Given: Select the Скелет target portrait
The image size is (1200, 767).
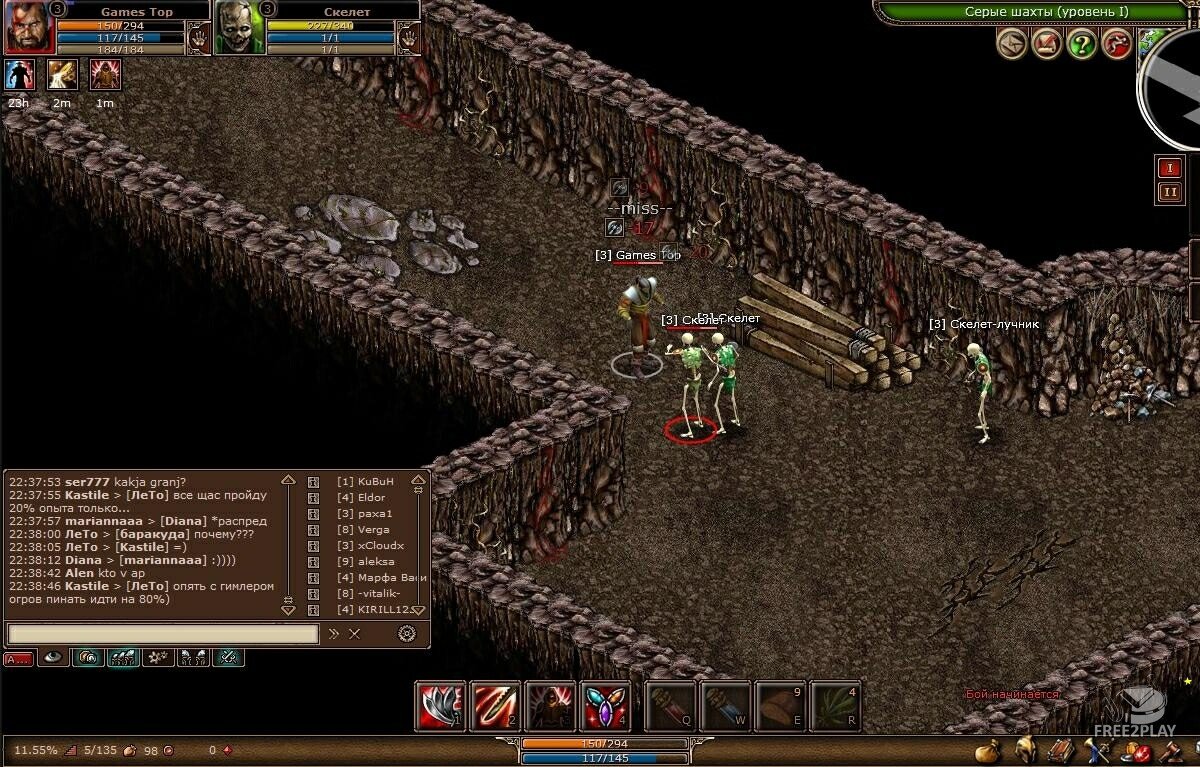Looking at the screenshot, I should pyautogui.click(x=239, y=28).
